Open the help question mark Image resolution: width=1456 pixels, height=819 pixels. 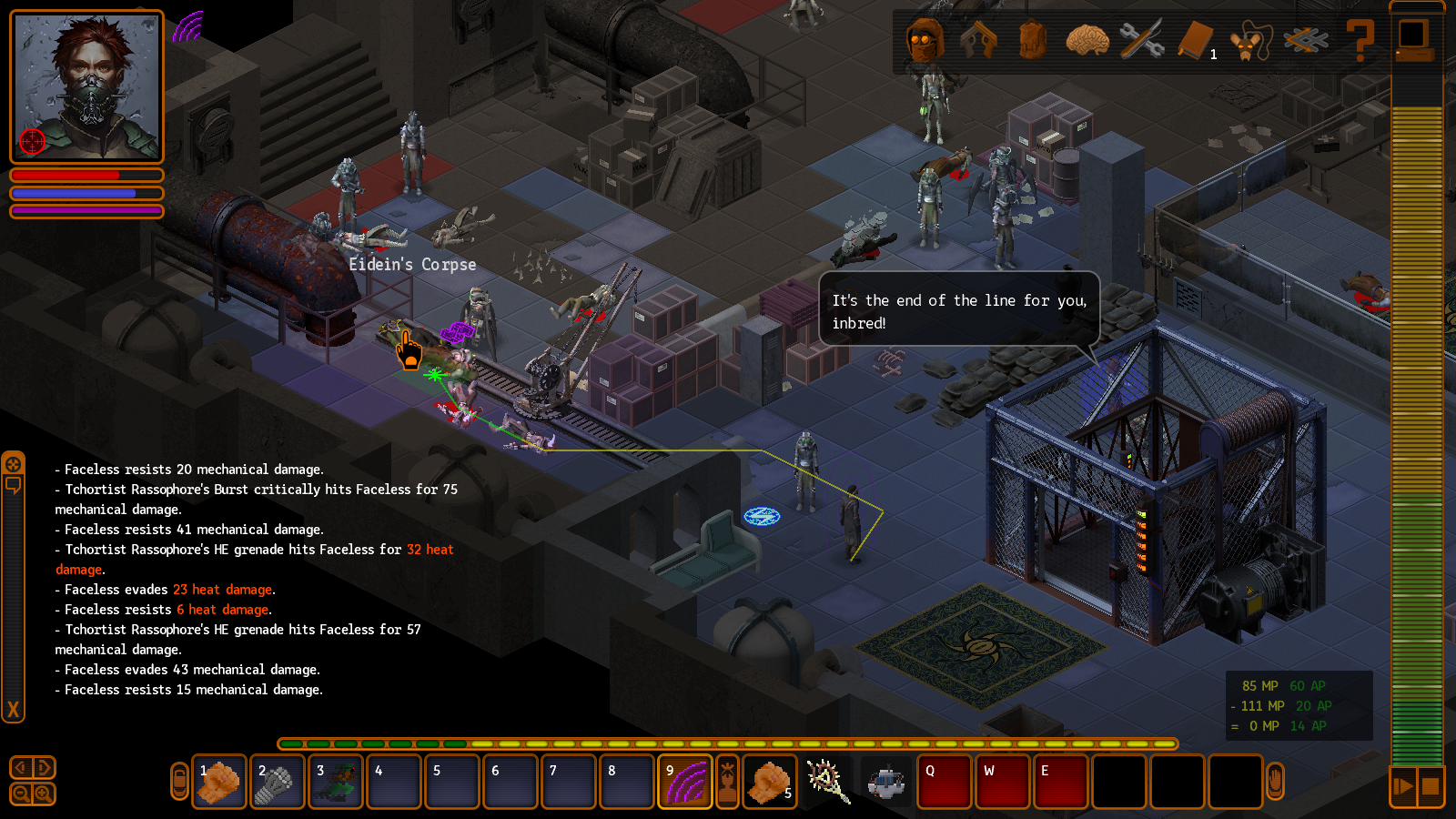[x=1360, y=41]
